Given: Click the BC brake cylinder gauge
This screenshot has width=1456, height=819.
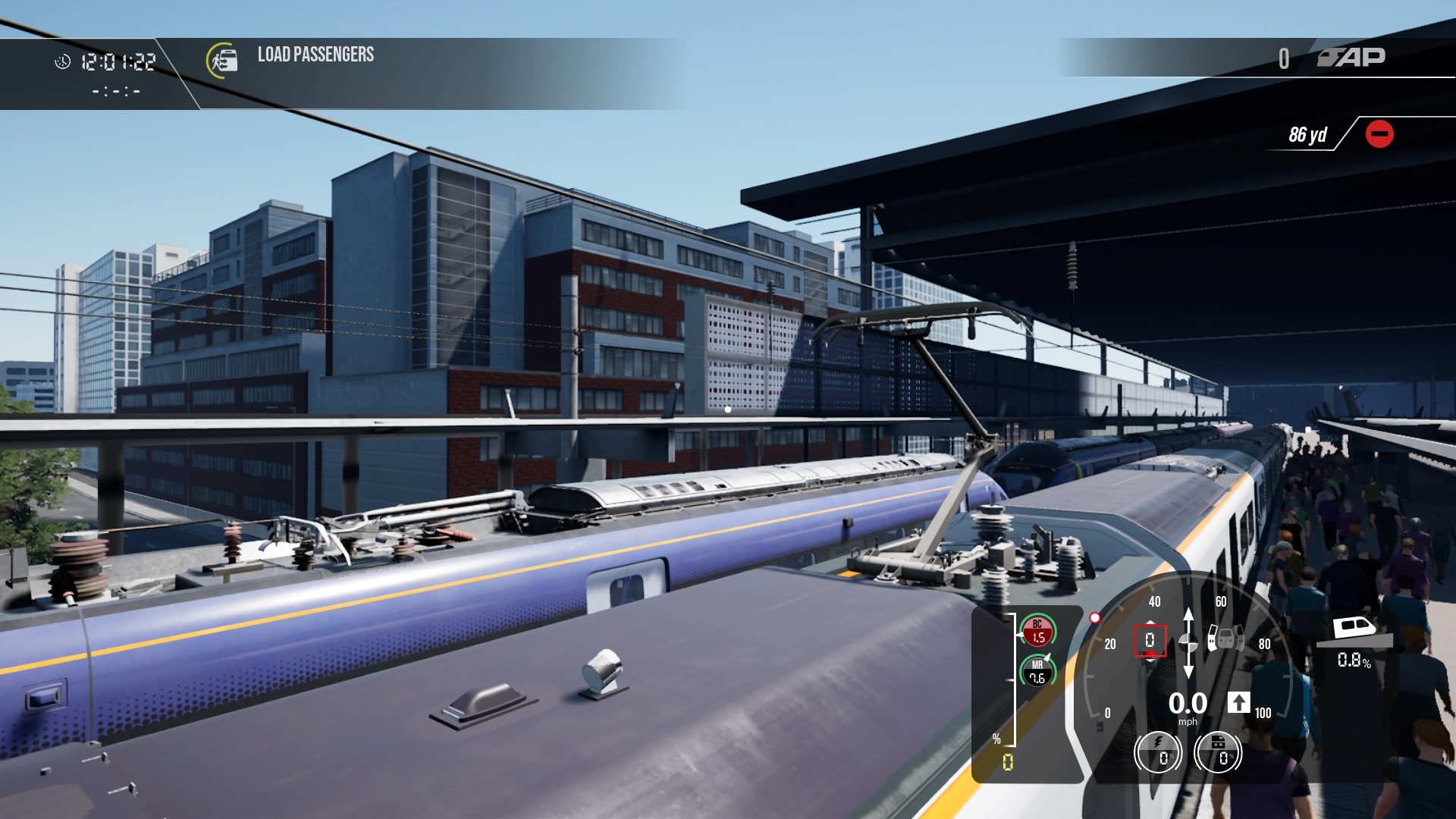Looking at the screenshot, I should coord(1037,631).
